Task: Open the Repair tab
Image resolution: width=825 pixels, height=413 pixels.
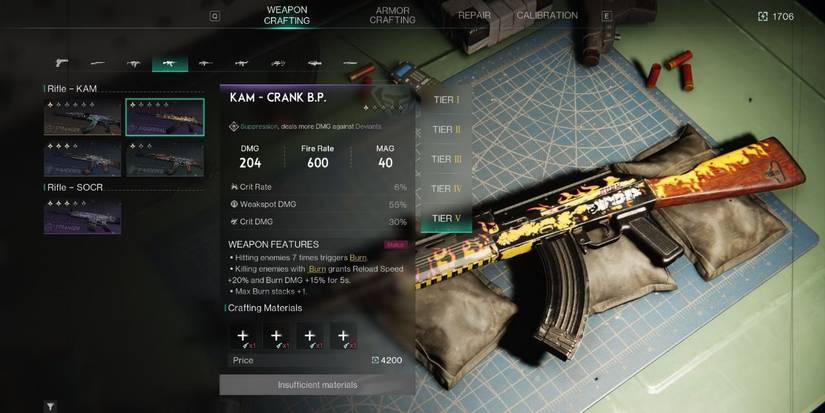Action: tap(474, 16)
